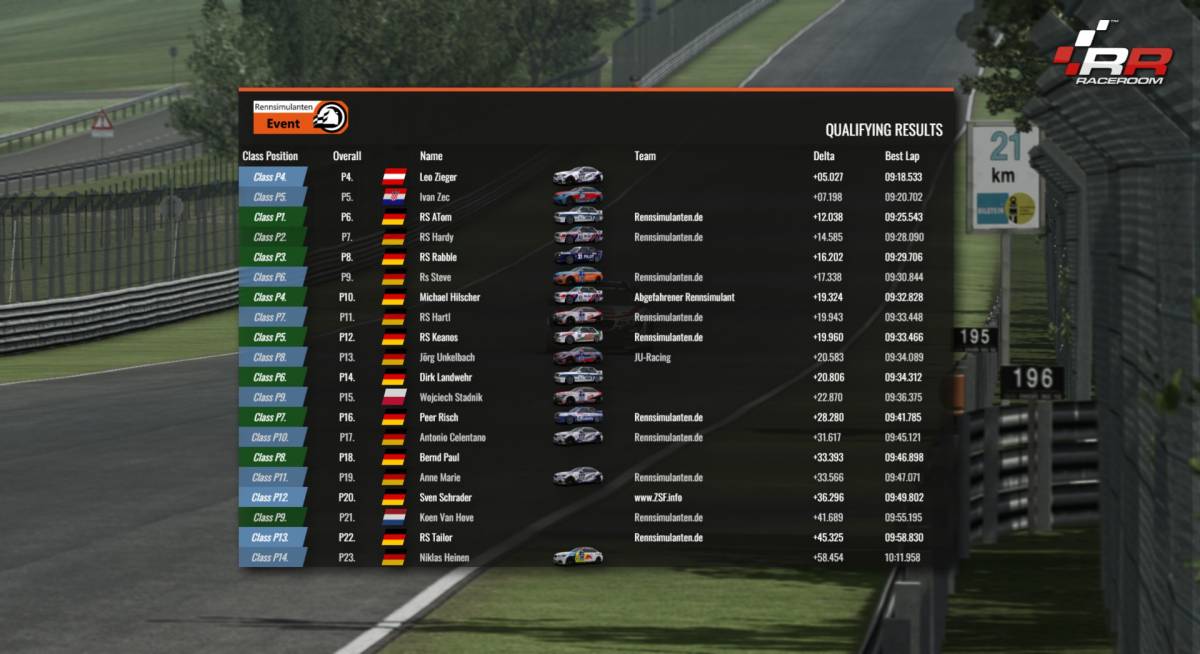Click the Best Lap column header

[902, 156]
